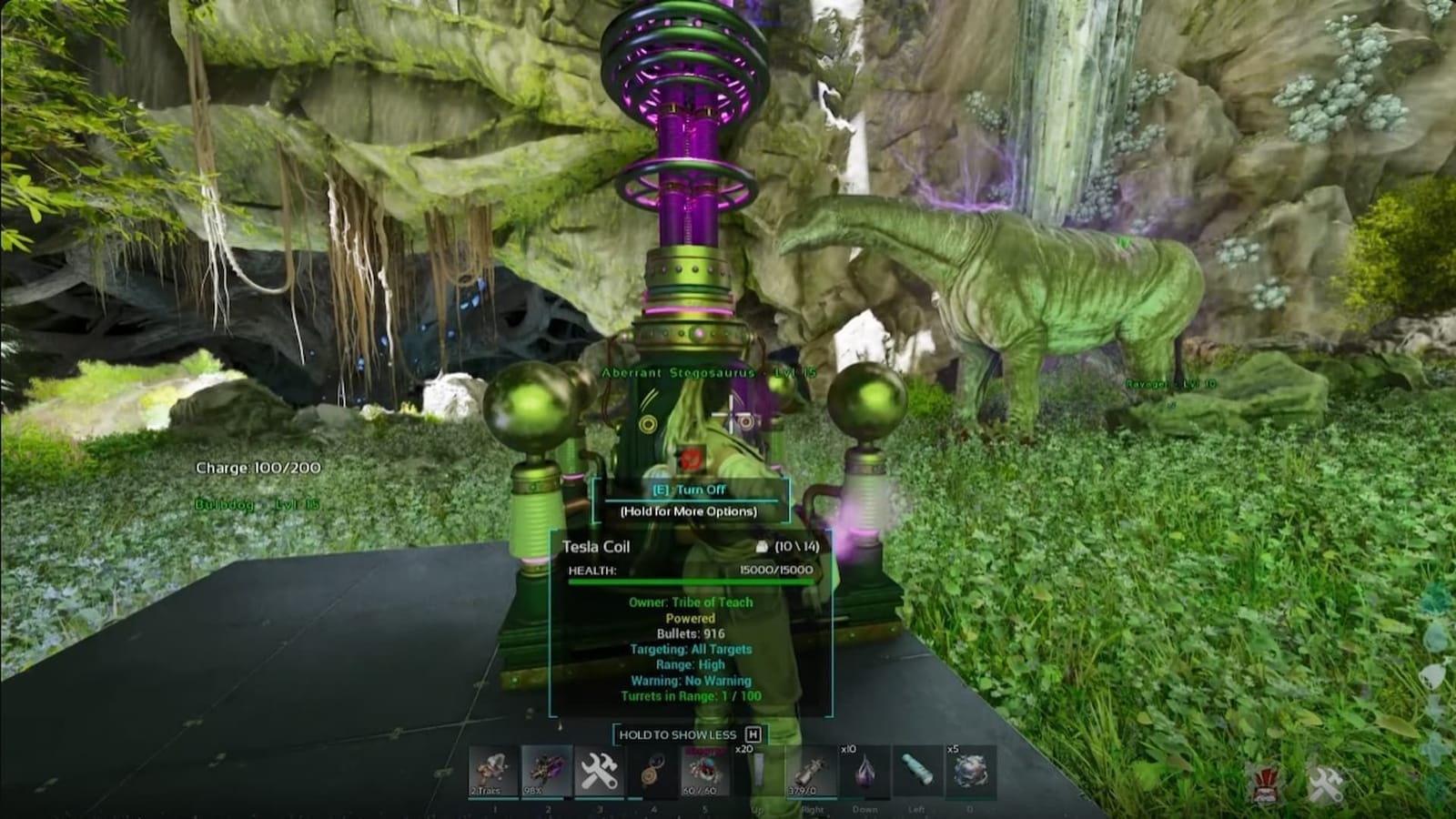Click the Aberrant Stegosaurus nameplate
Viewport: 1456px width, 819px height.
coord(710,372)
